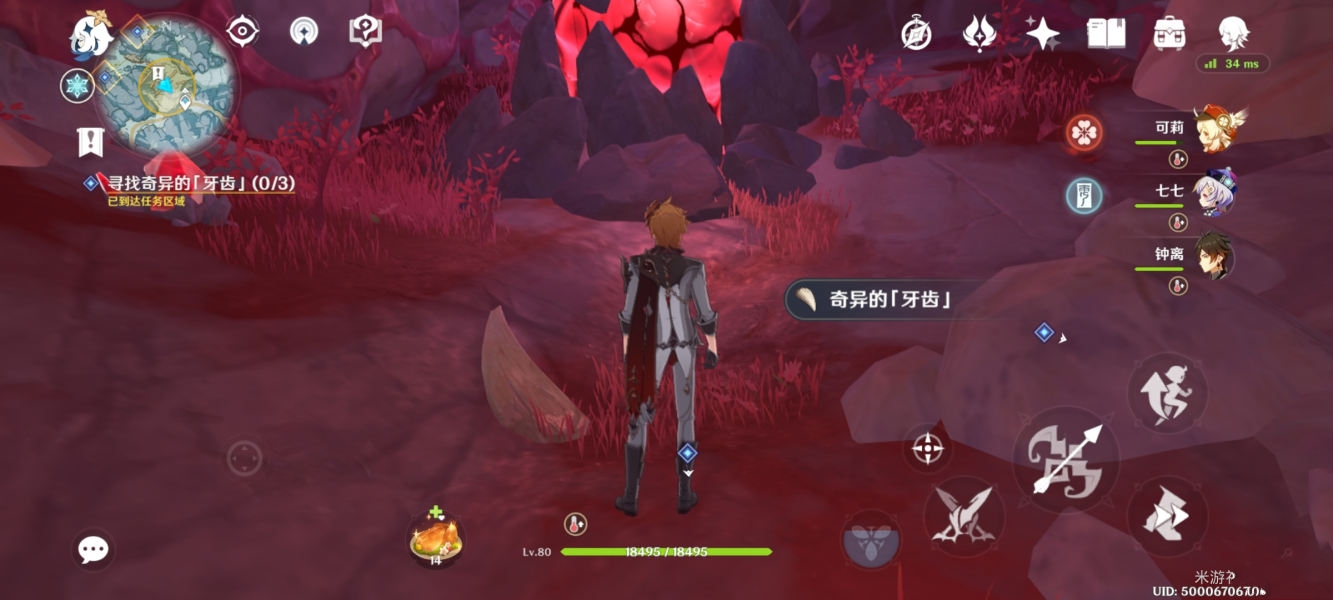This screenshot has width=1333, height=600.
Task: Open the character profile icon
Action: tap(1233, 33)
